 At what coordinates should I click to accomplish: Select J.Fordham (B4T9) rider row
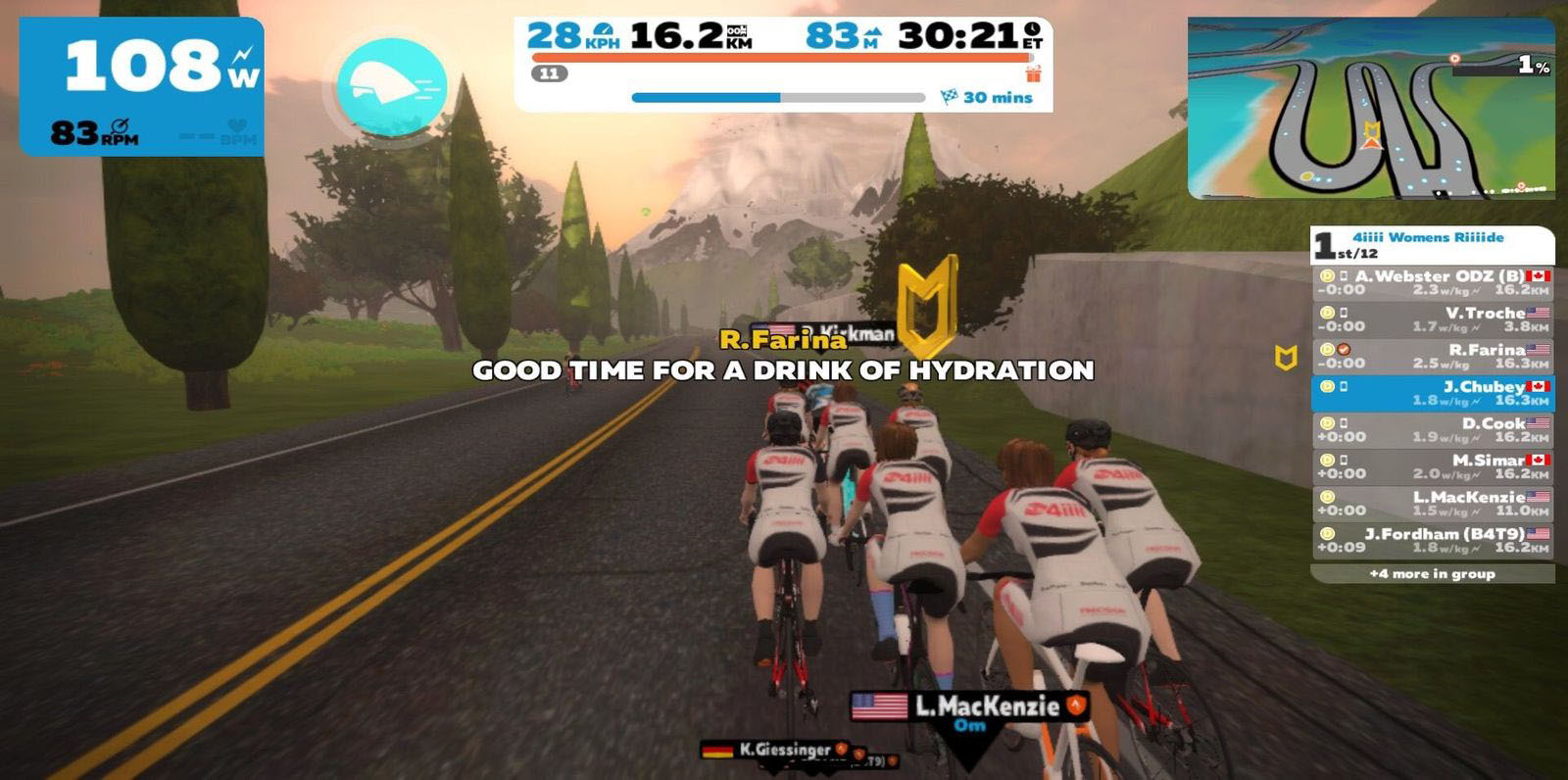click(x=1433, y=541)
